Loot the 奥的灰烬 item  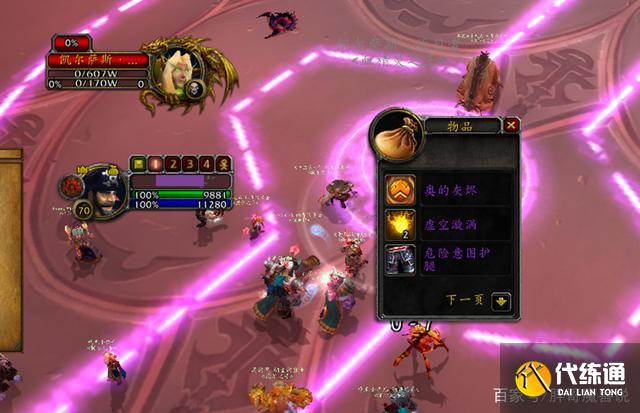tap(402, 188)
